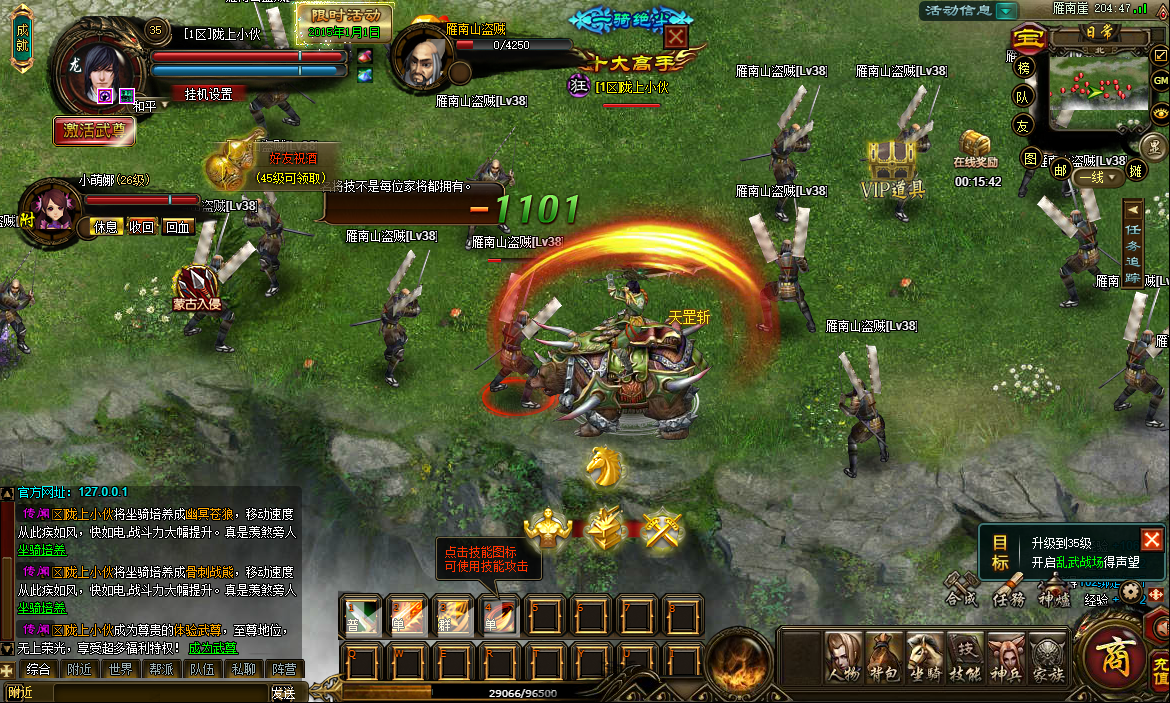Open the 邮 mail button
The image size is (1170, 703).
click(x=1060, y=168)
